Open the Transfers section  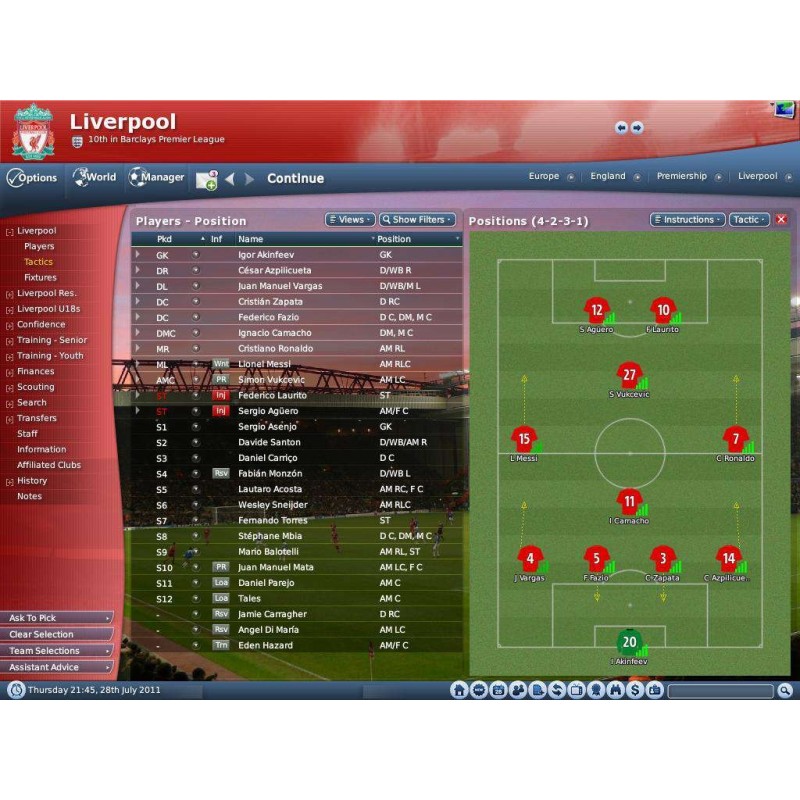coord(37,418)
